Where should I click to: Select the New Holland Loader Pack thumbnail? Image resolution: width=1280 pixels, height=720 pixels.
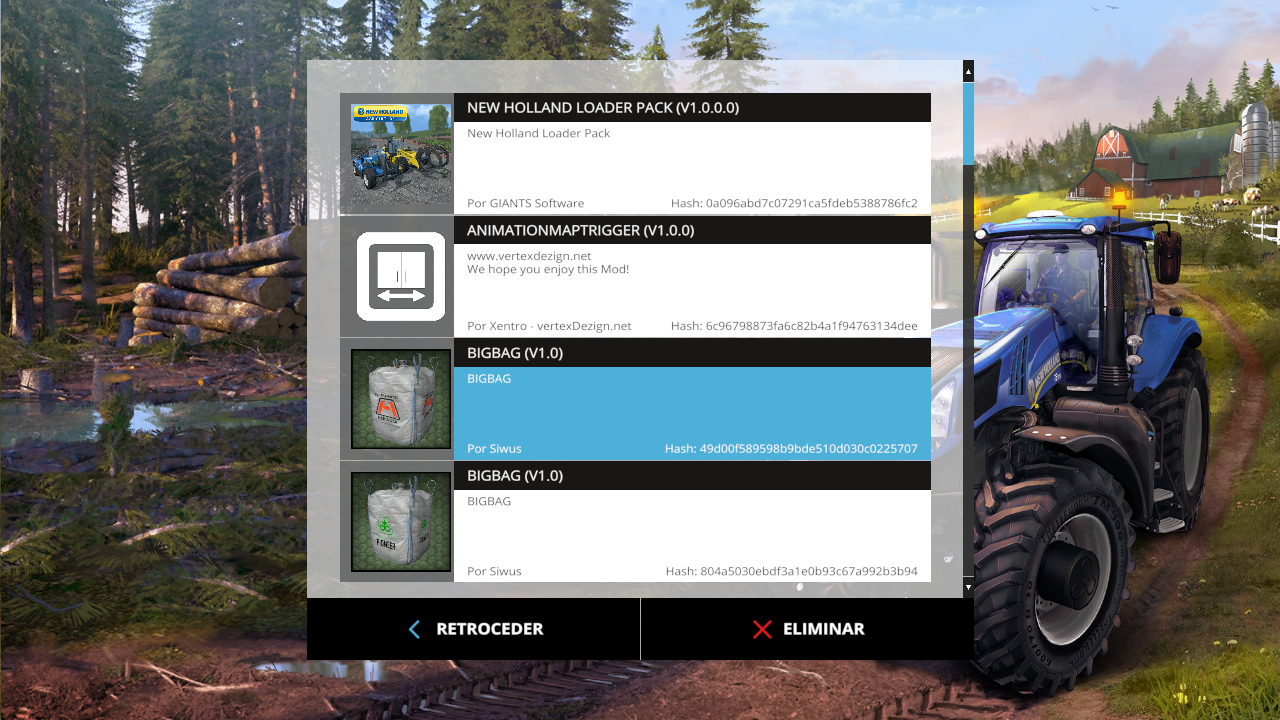(400, 155)
